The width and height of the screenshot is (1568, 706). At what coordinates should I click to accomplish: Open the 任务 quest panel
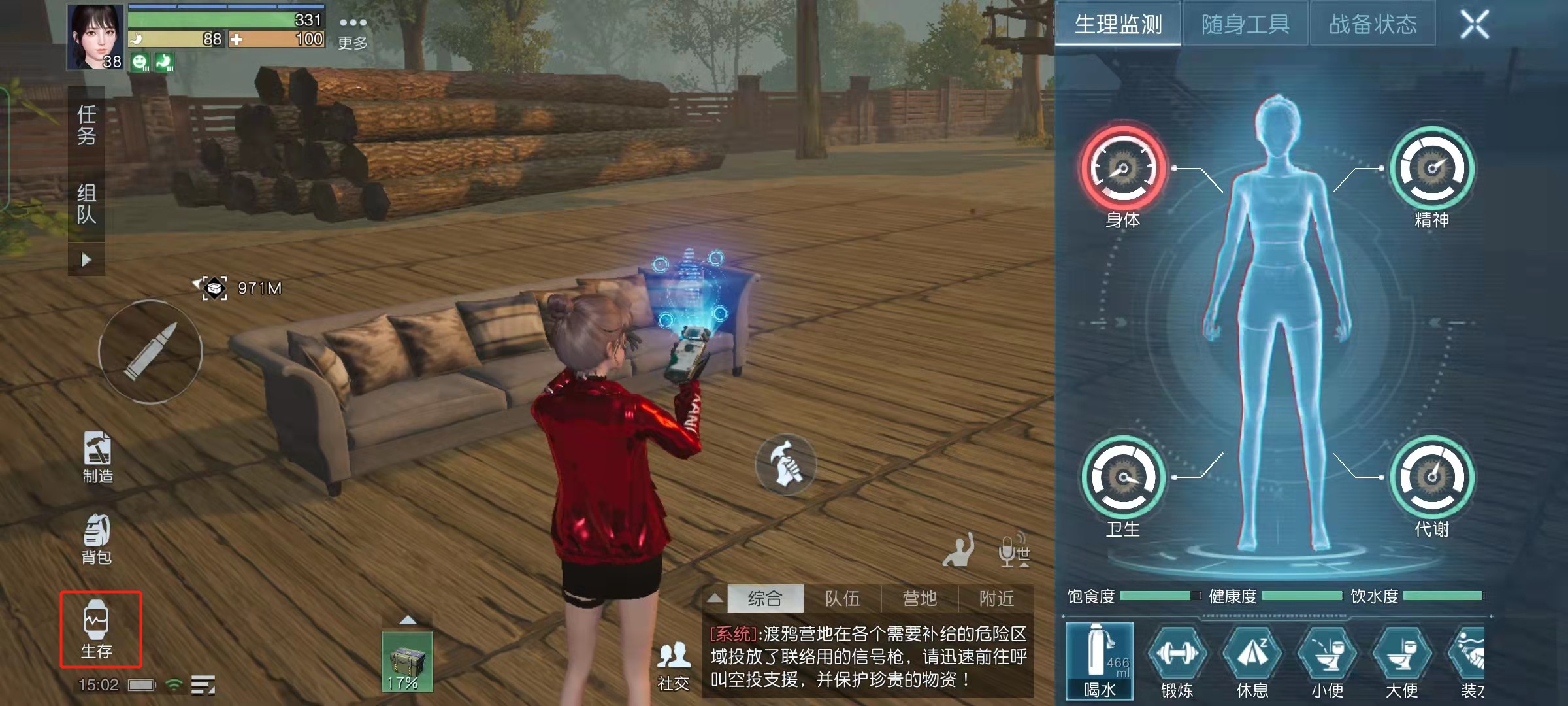(x=87, y=126)
